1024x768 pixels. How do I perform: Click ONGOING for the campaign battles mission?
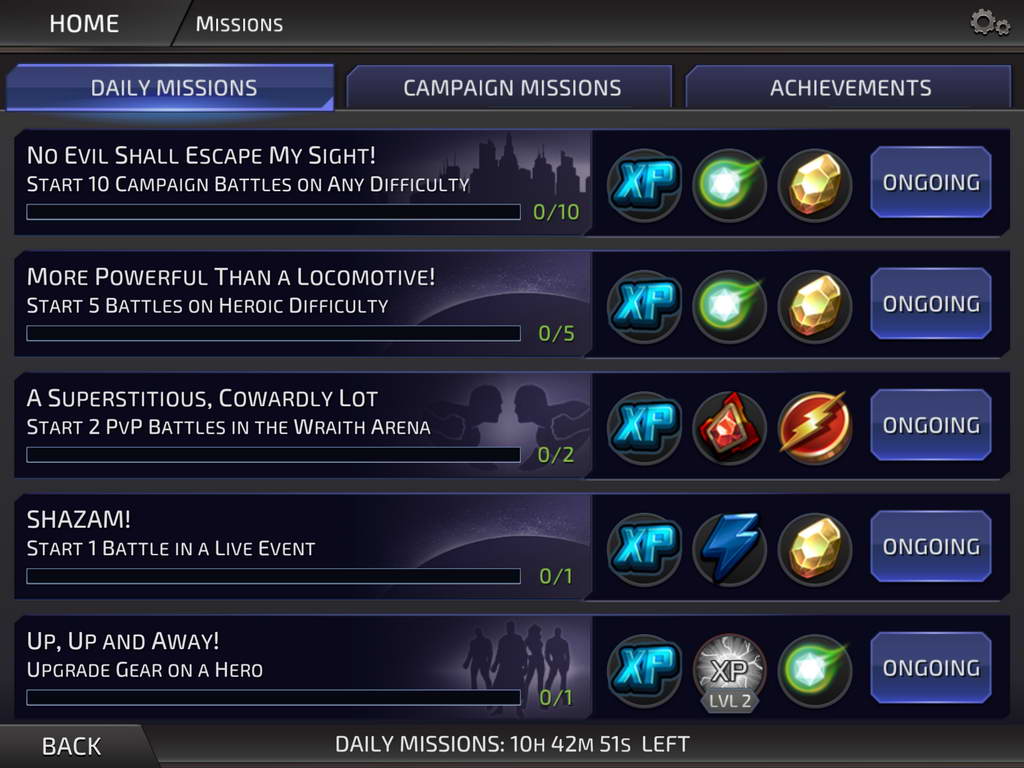930,182
